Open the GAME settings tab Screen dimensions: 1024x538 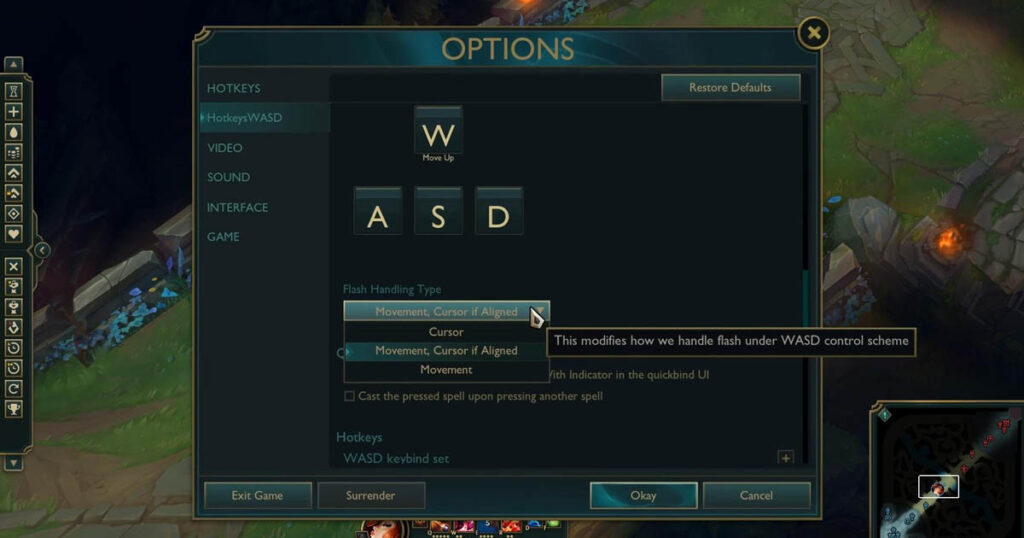(x=223, y=237)
